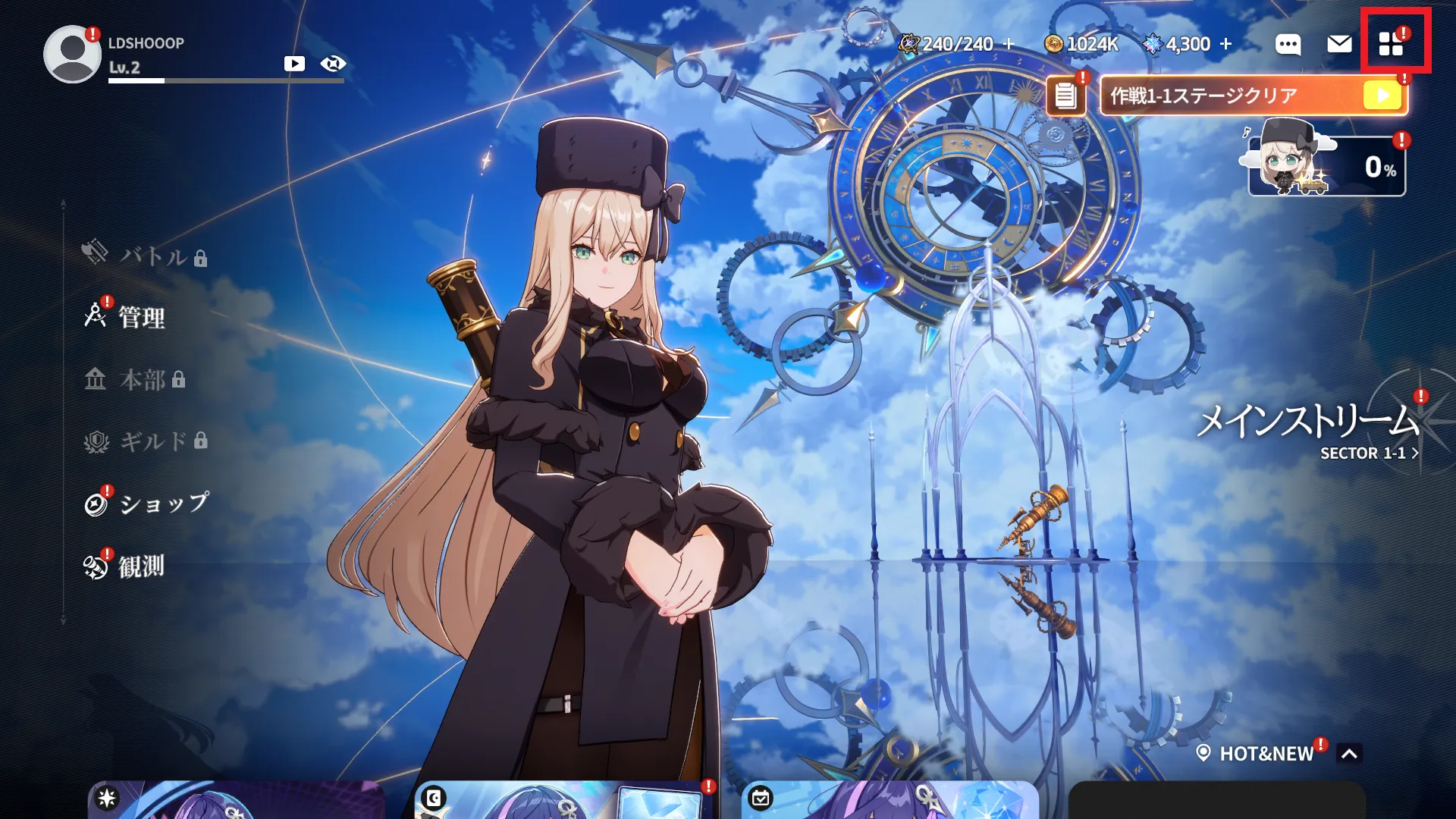Screen dimensions: 1456x819
Task: Add blue crystals with the plus button
Action: pyautogui.click(x=1226, y=44)
